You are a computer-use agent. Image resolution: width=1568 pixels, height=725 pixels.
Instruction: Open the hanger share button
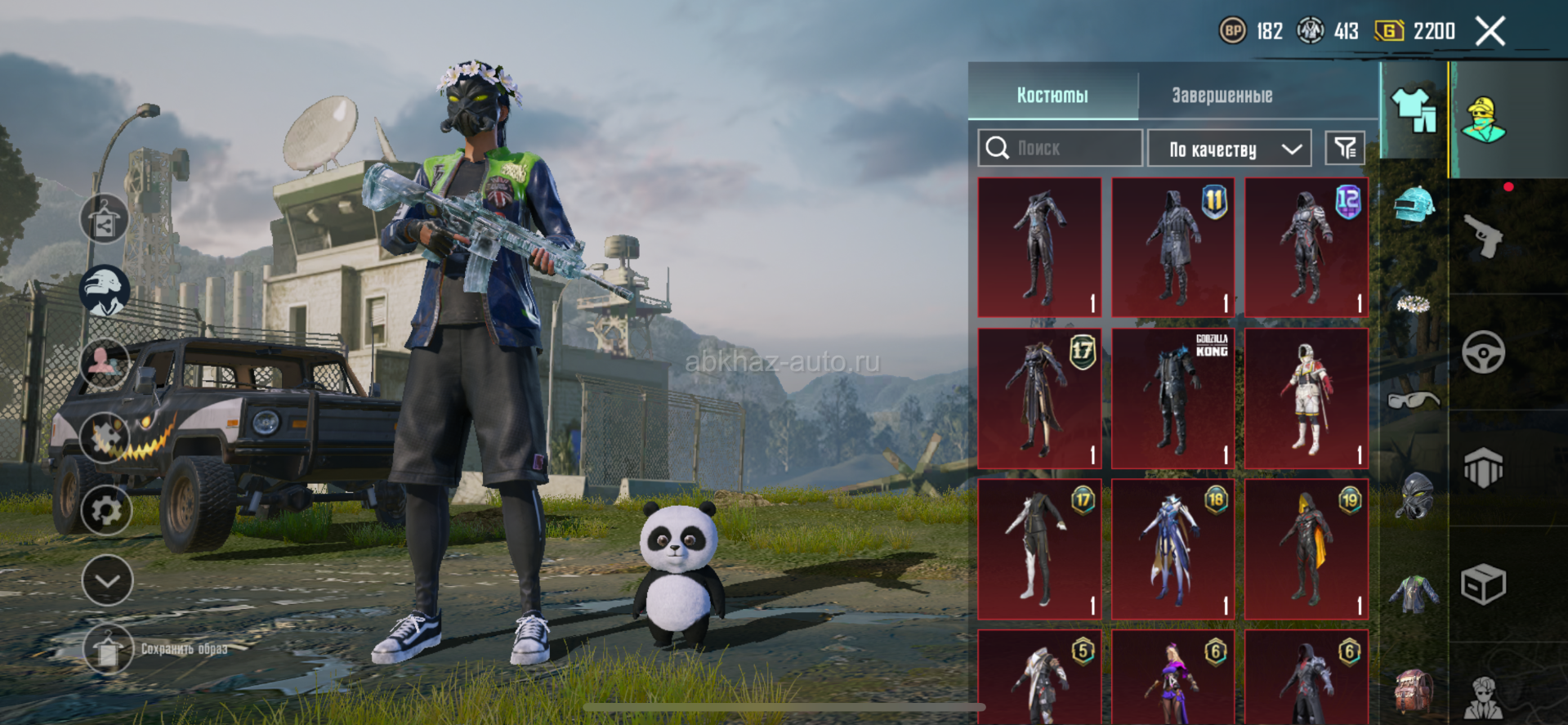(x=104, y=219)
